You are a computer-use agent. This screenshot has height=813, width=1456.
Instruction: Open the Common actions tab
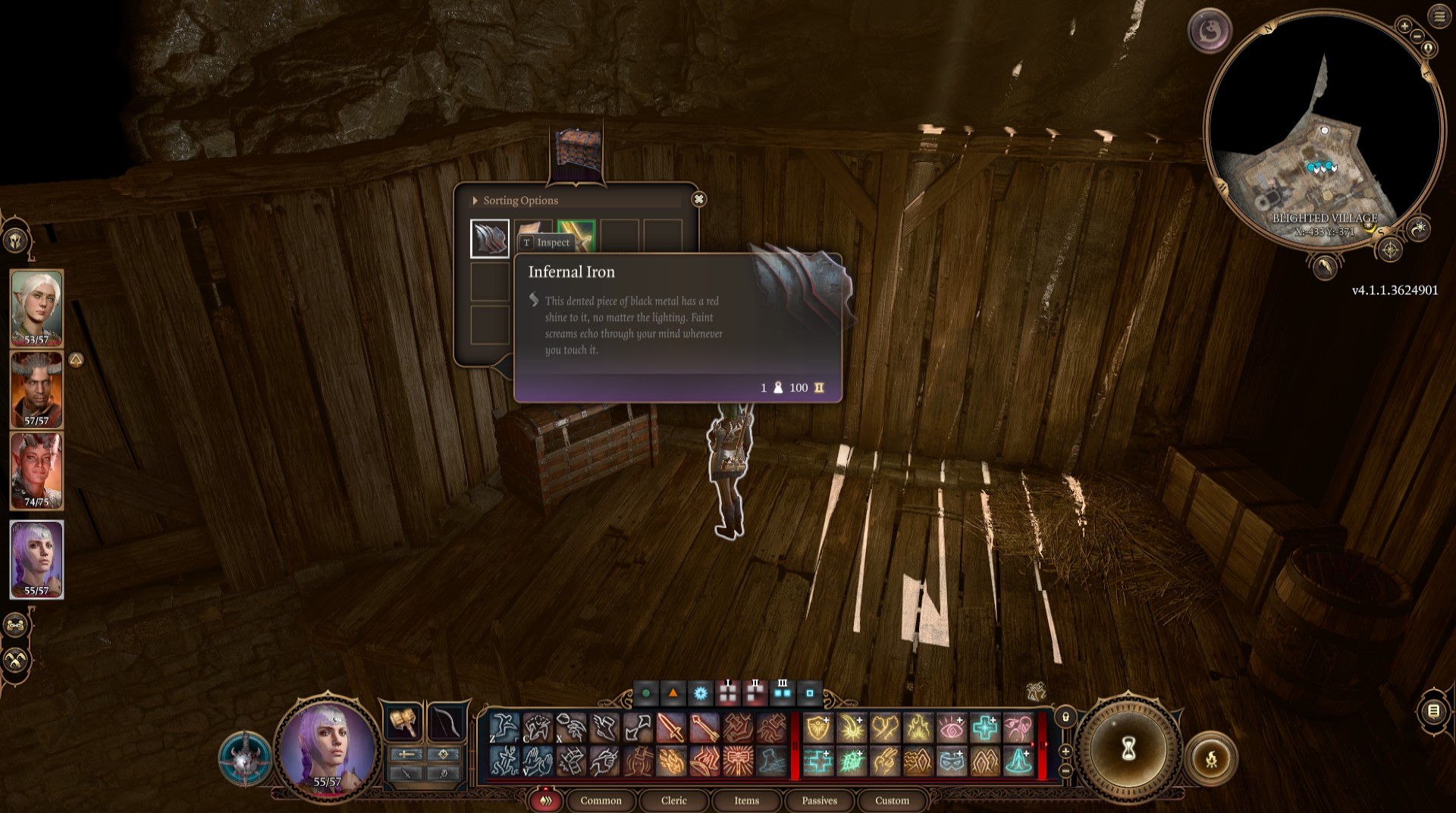[601, 800]
